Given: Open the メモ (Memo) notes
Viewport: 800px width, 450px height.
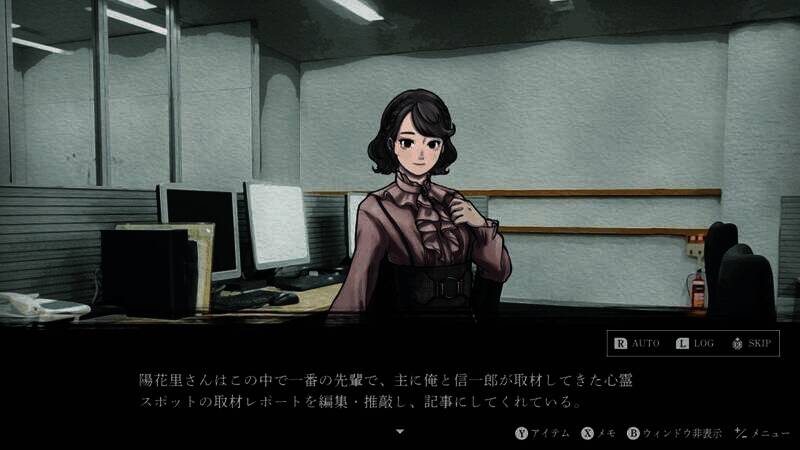Looking at the screenshot, I should [599, 433].
